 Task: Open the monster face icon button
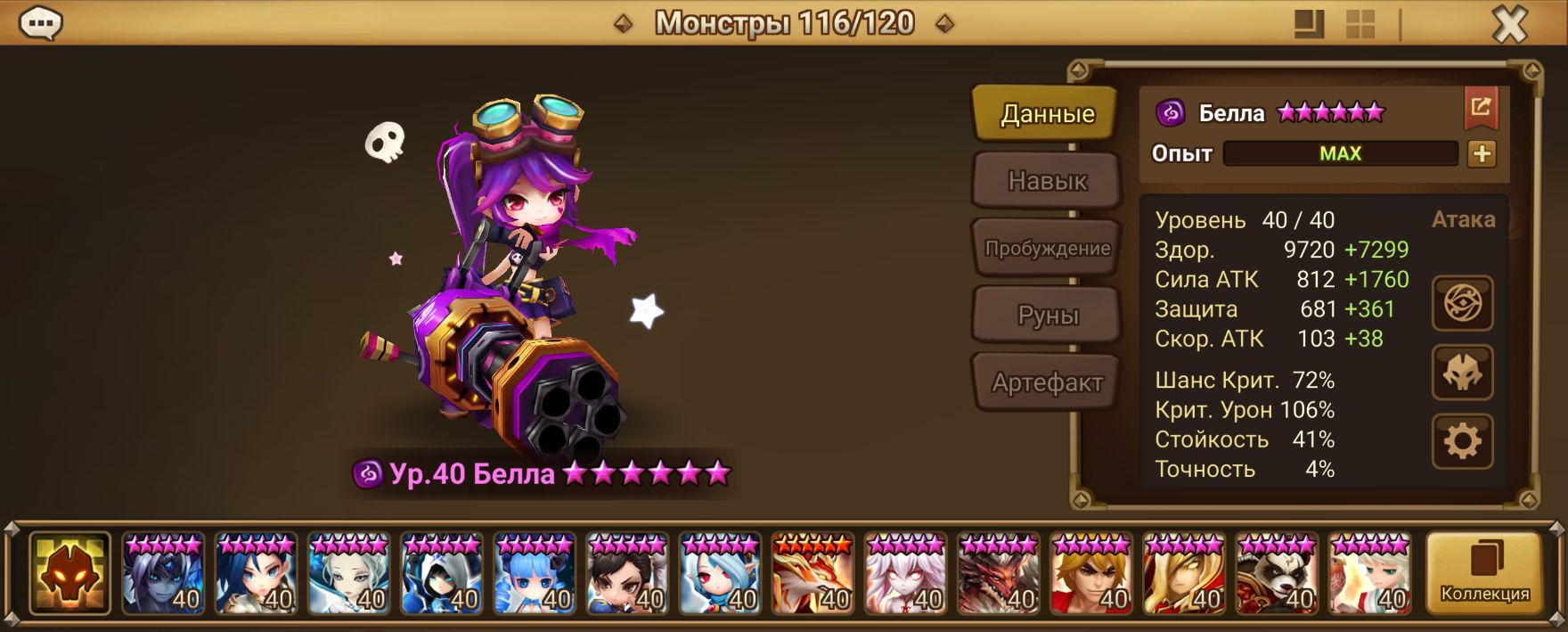[x=1462, y=373]
